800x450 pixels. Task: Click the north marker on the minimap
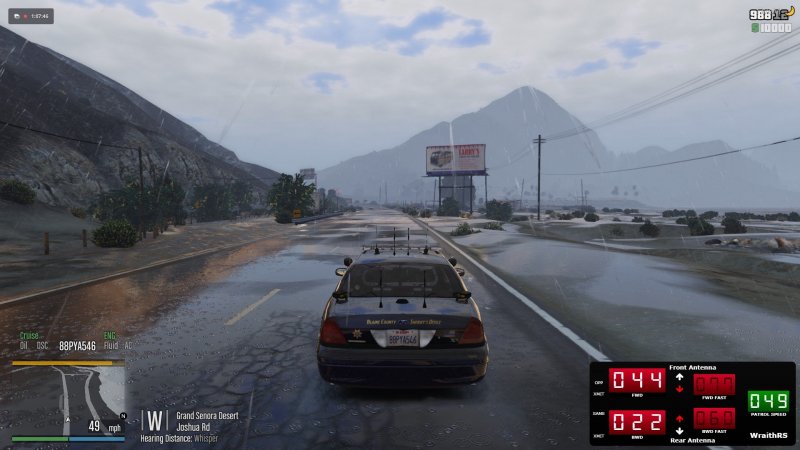[121, 414]
